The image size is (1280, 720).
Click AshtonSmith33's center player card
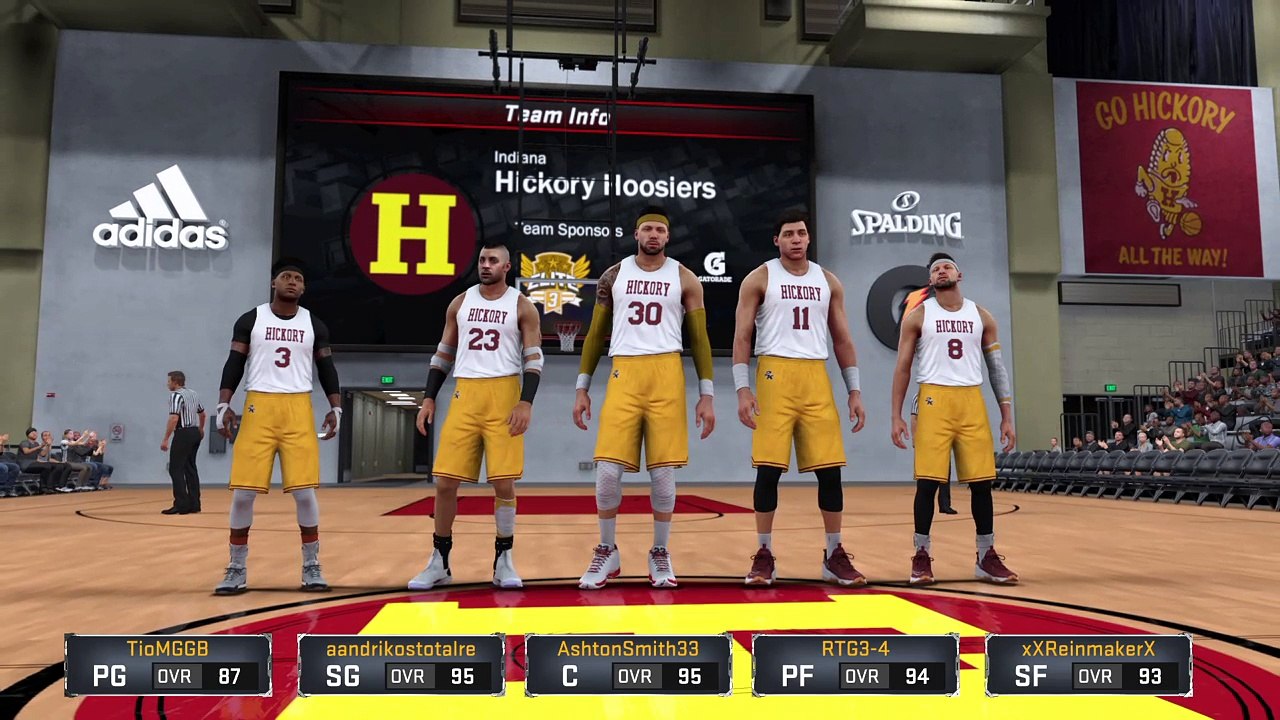pos(628,664)
